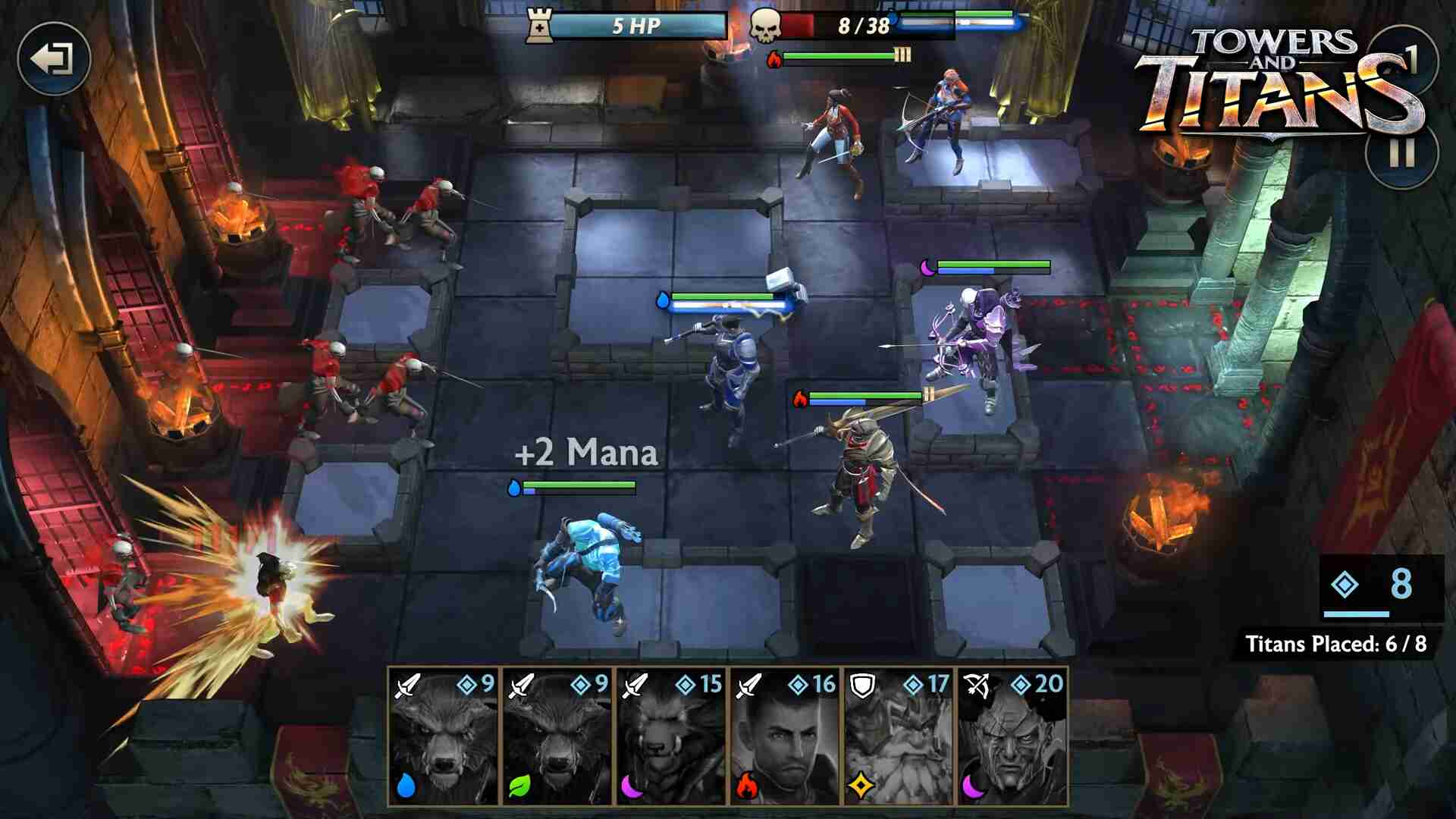Select the nature leaf werewolf card costing 9
1456x819 pixels.
tap(557, 736)
